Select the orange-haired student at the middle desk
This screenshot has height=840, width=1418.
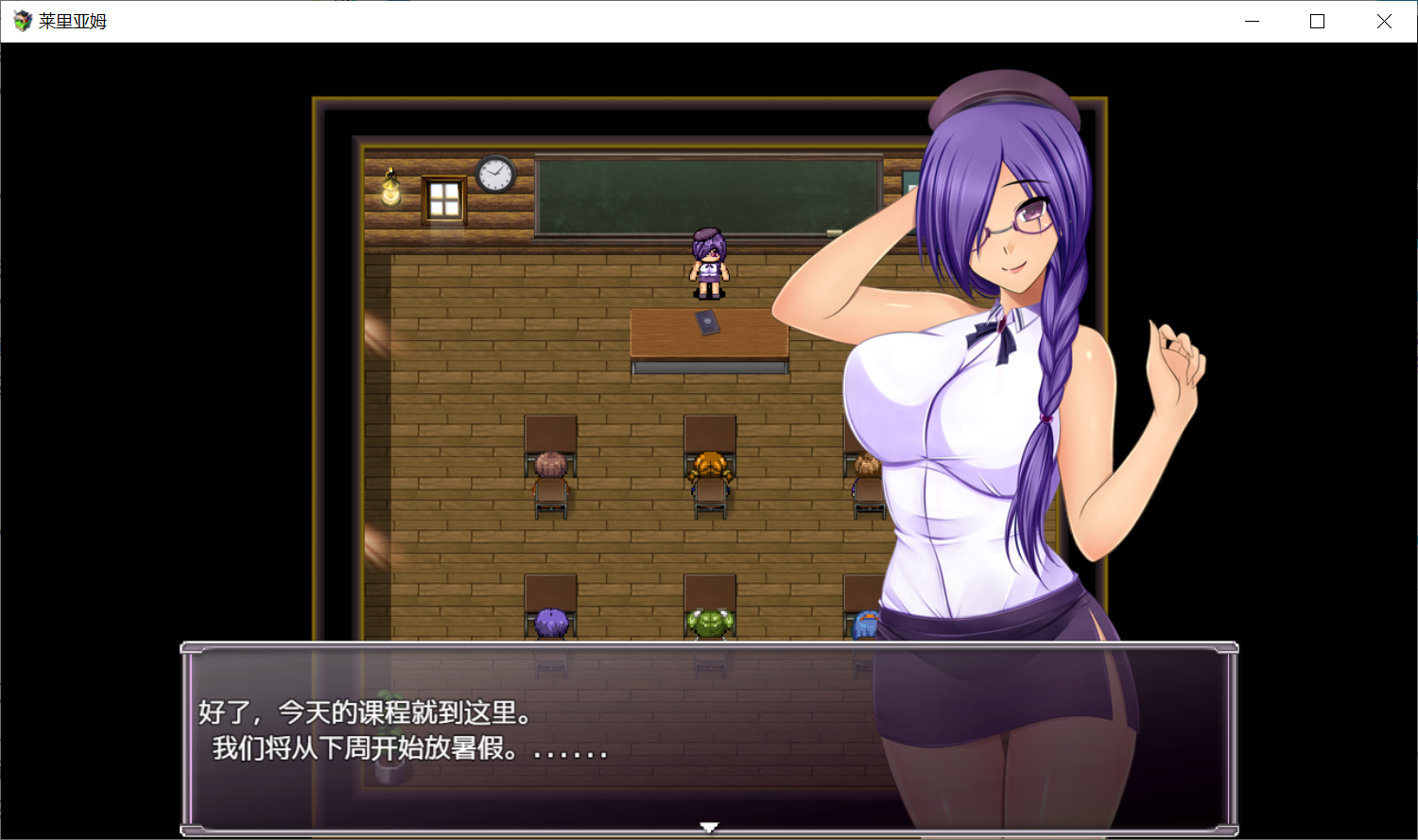[710, 463]
